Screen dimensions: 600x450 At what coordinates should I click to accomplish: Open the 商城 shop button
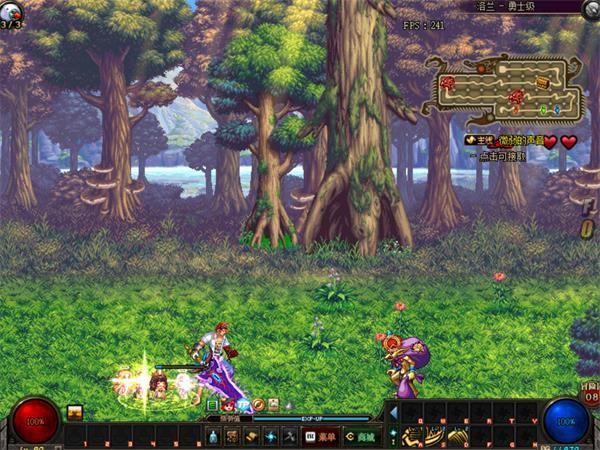pos(359,437)
